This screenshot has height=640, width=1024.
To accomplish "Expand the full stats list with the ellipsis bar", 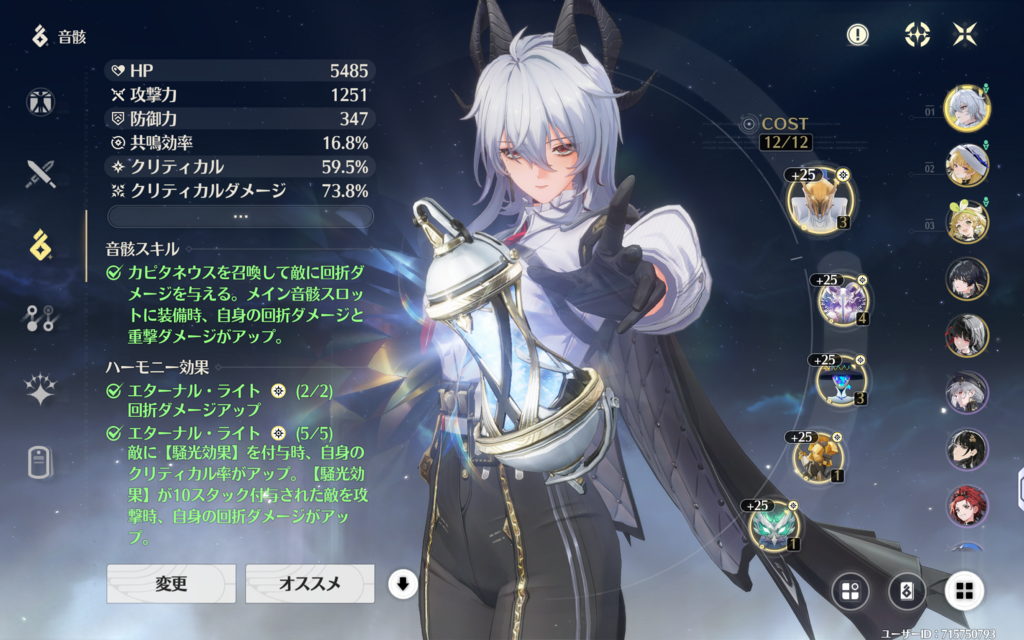I will tap(240, 216).
